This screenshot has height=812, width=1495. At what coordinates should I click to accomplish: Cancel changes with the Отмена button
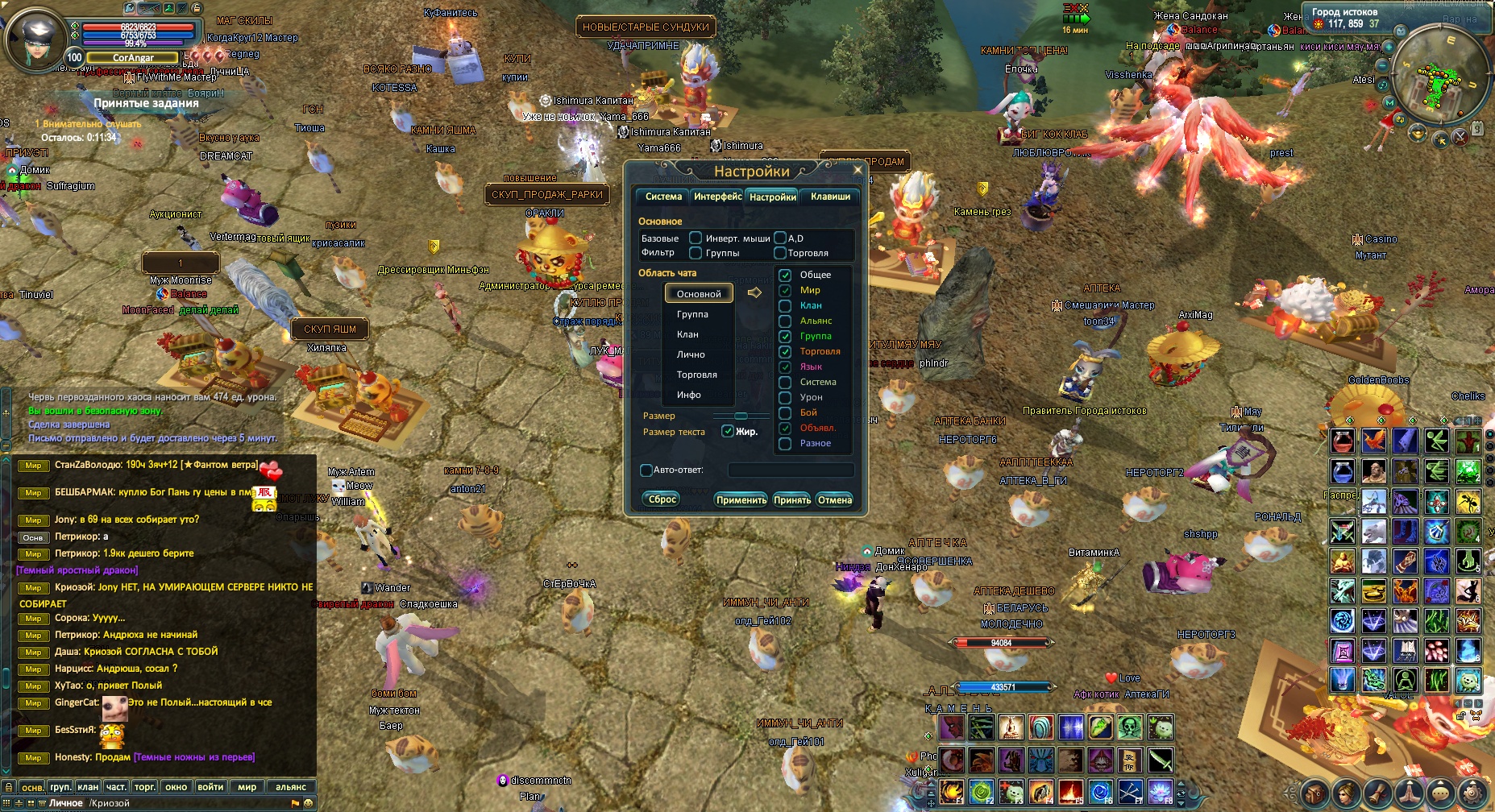pyautogui.click(x=835, y=500)
